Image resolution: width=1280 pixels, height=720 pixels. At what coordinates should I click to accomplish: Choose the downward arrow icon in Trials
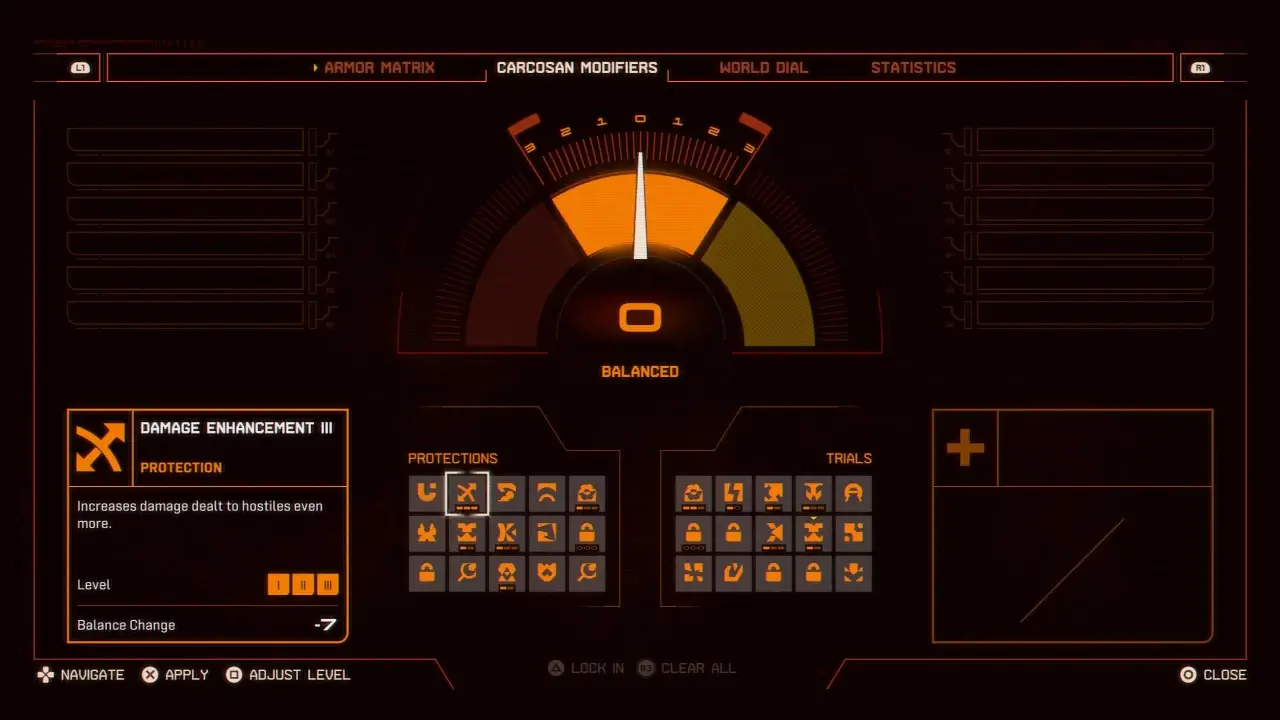[x=853, y=573]
